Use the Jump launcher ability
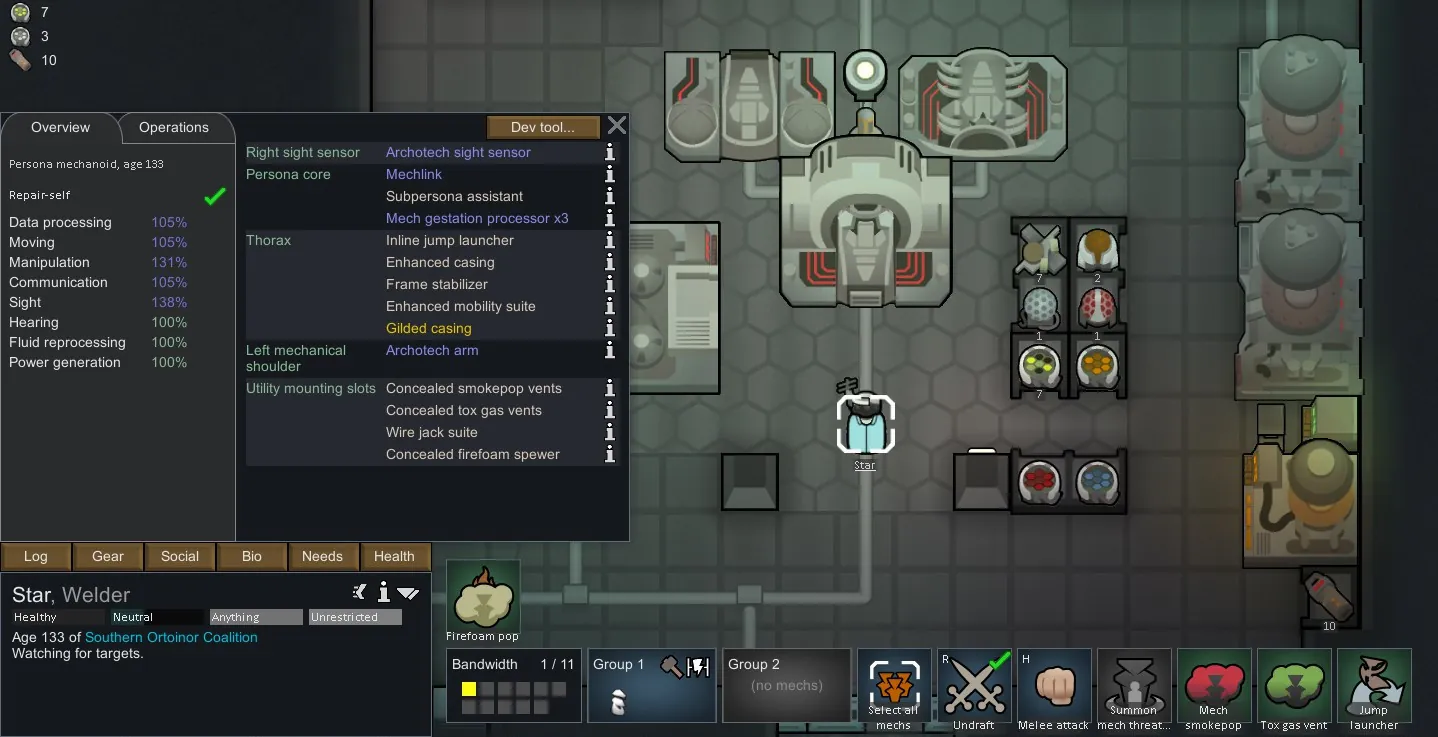The width and height of the screenshot is (1438, 737). tap(1374, 689)
